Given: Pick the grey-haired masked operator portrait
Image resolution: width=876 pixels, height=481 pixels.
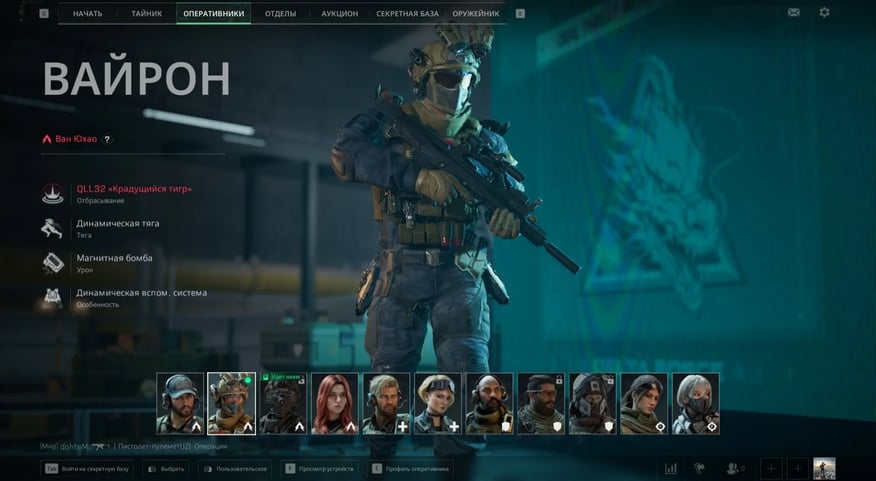Looking at the screenshot, I should (696, 403).
